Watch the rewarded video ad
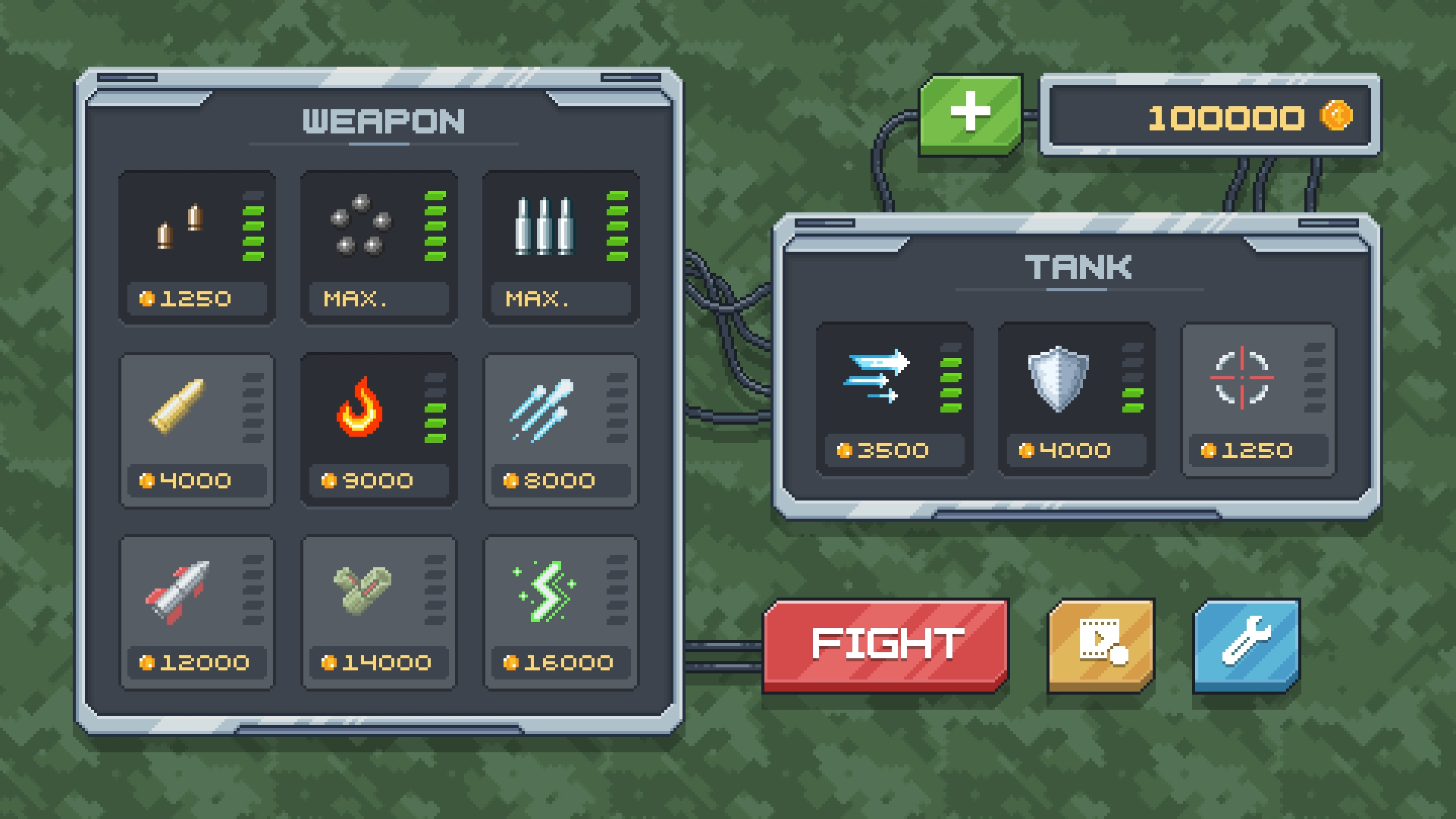Screen dimensions: 1456x819 [x=1100, y=645]
